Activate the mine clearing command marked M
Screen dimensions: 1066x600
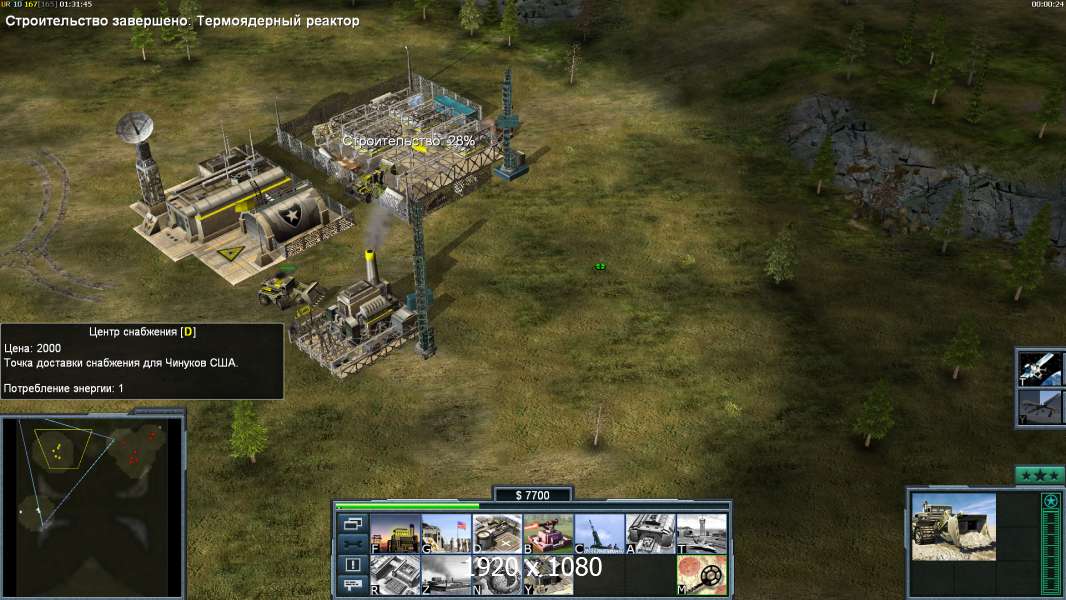pos(701,575)
